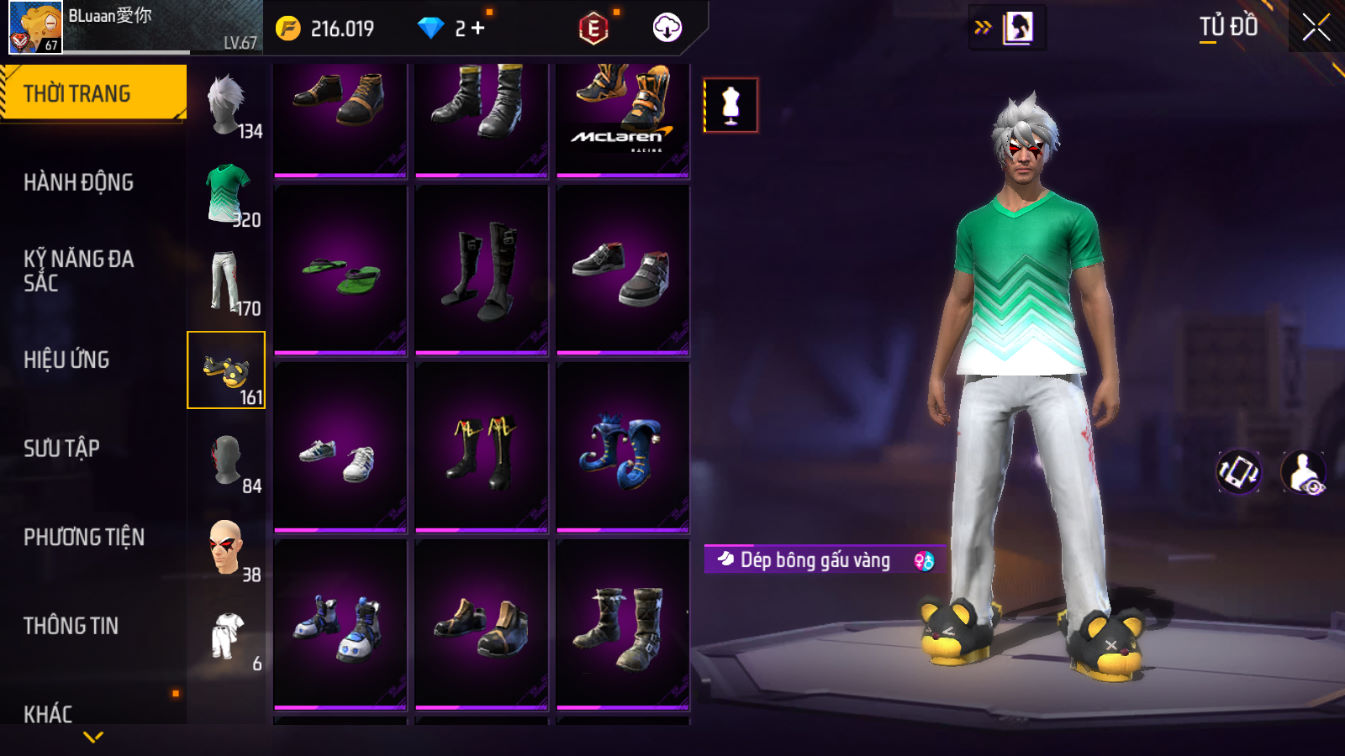Open the white outfit set category

227,636
